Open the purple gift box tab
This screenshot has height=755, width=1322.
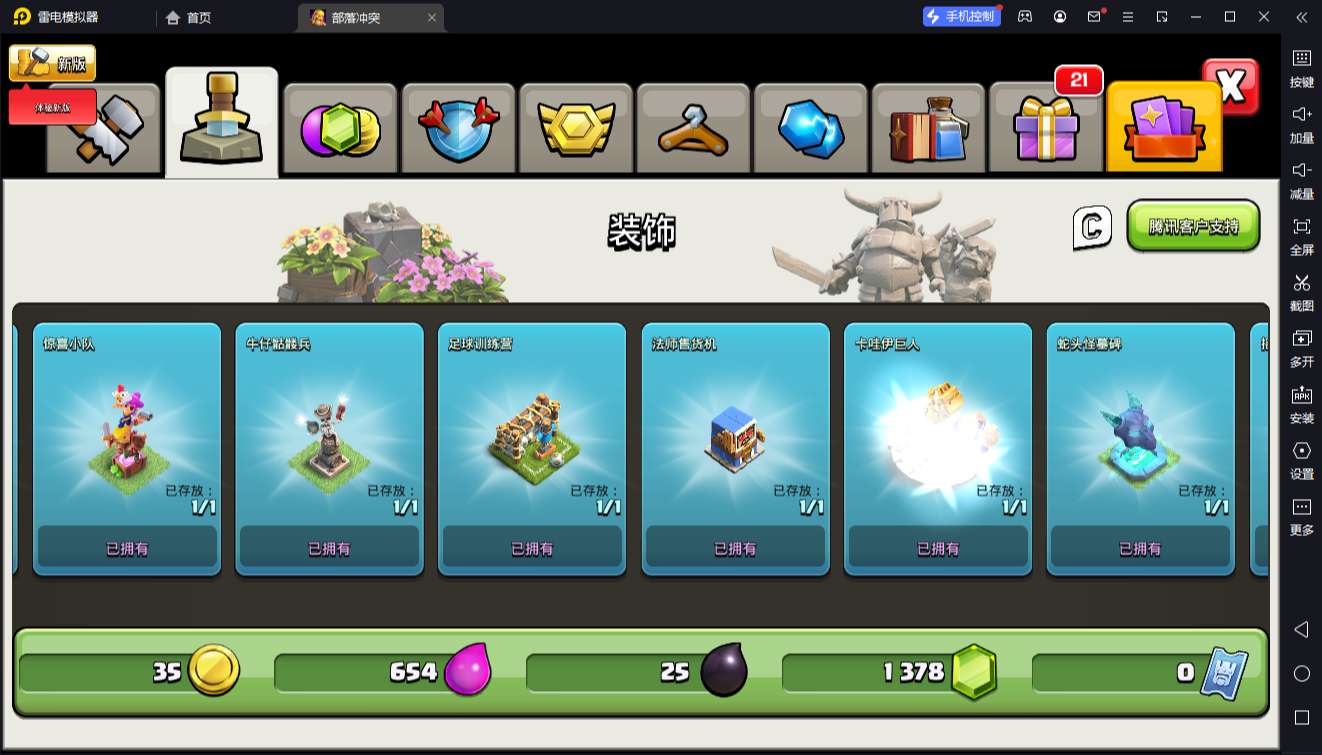[x=1046, y=130]
